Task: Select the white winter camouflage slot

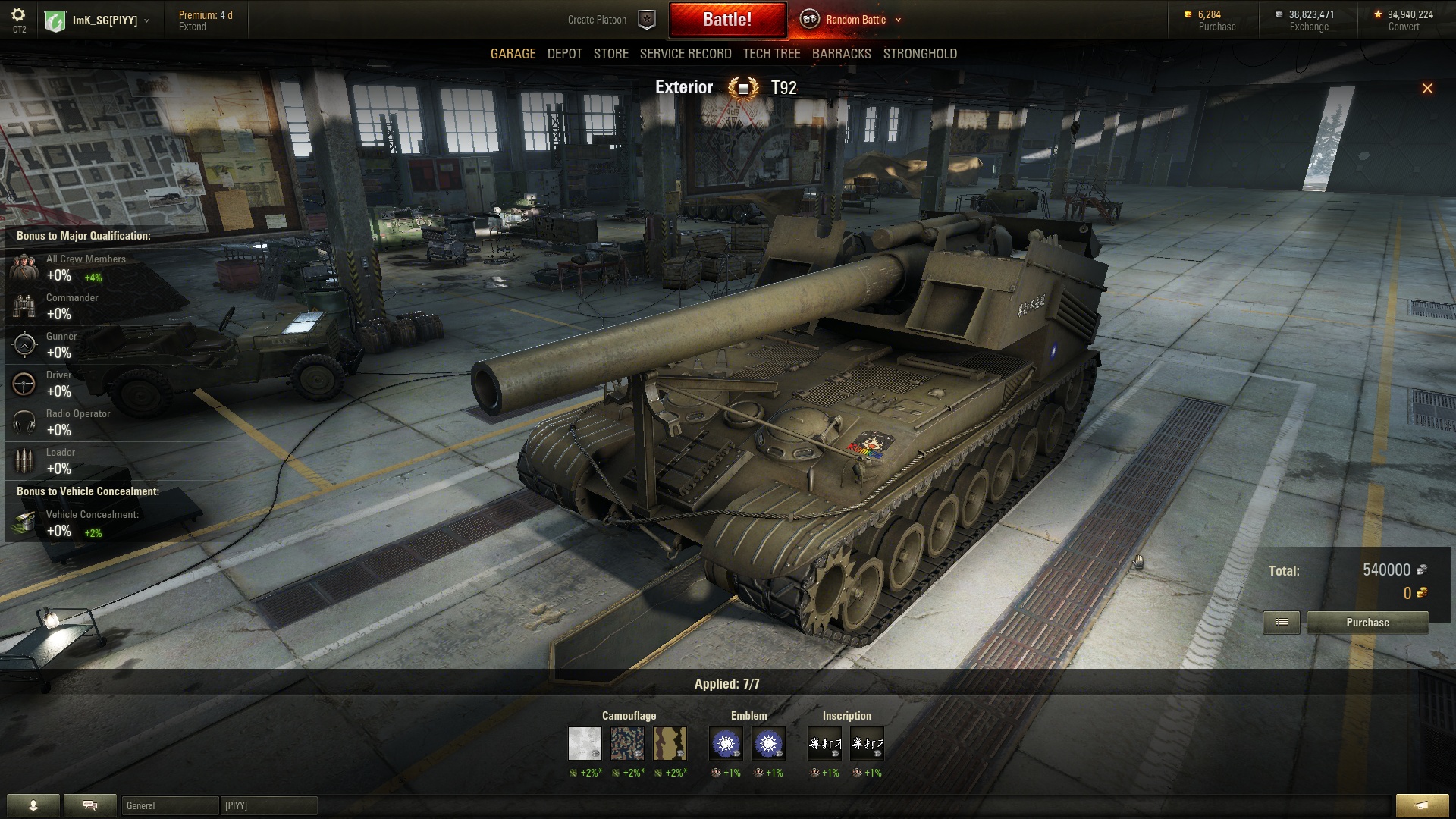Action: click(585, 743)
